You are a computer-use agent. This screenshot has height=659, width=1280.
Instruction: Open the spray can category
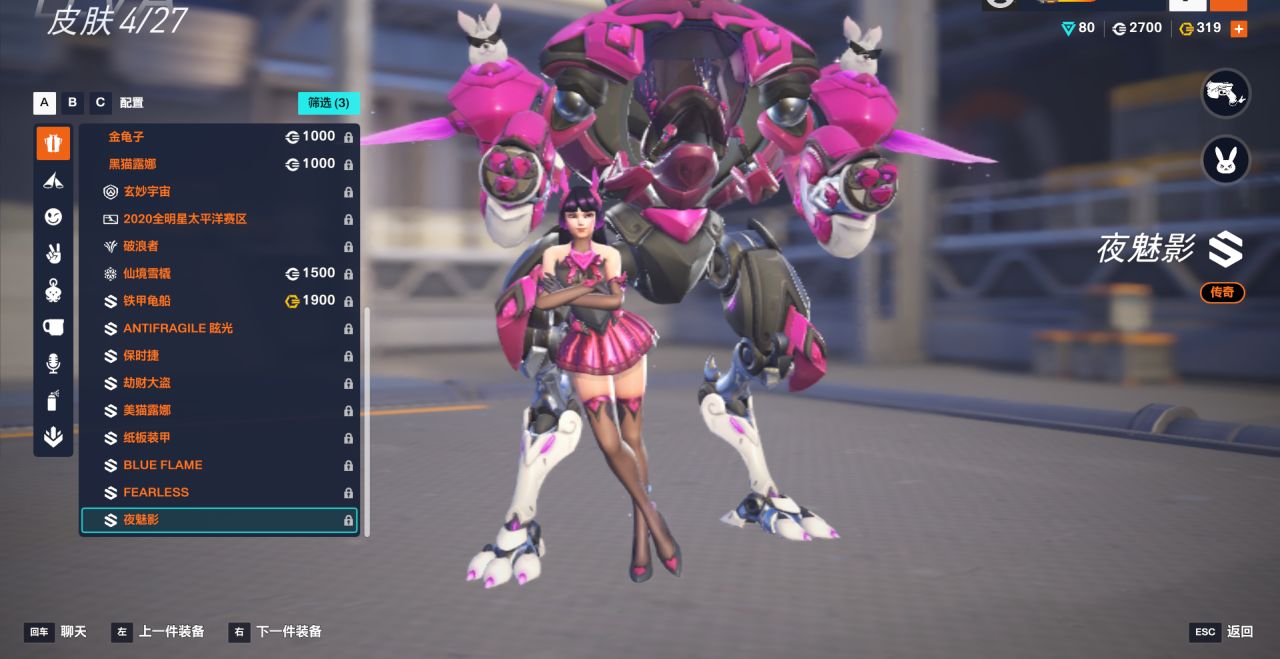click(53, 401)
